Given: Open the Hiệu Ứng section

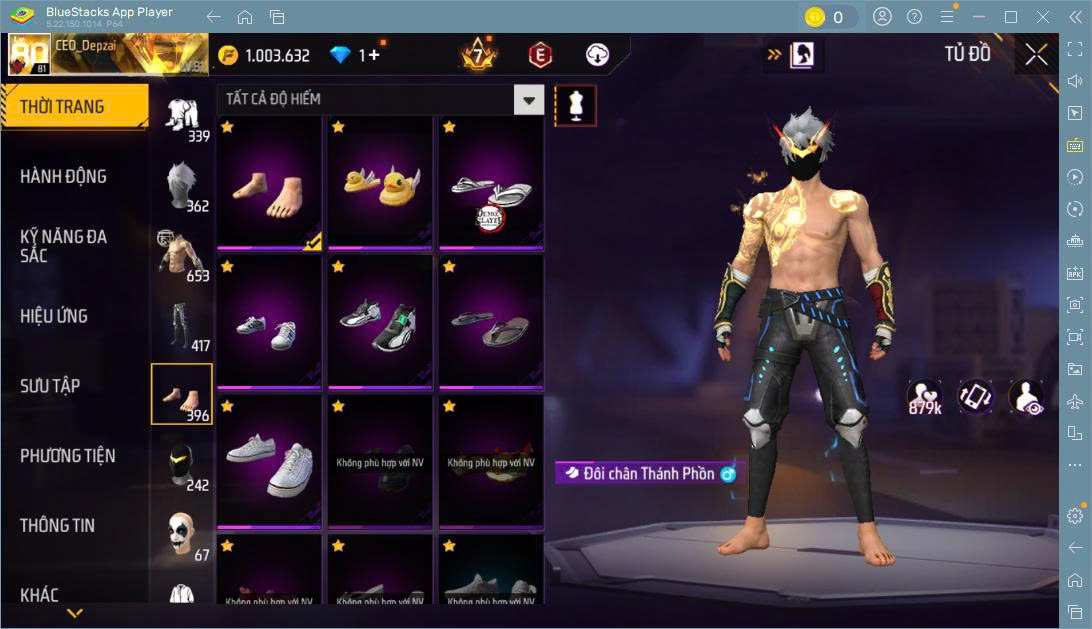Looking at the screenshot, I should coord(54,316).
